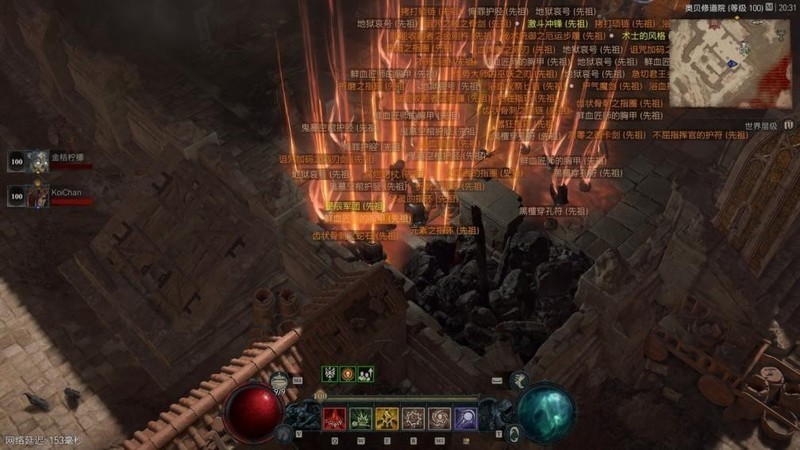Image resolution: width=800 pixels, height=450 pixels.
Task: Select party member 金桔柠檬's portrait
Action: (x=38, y=160)
